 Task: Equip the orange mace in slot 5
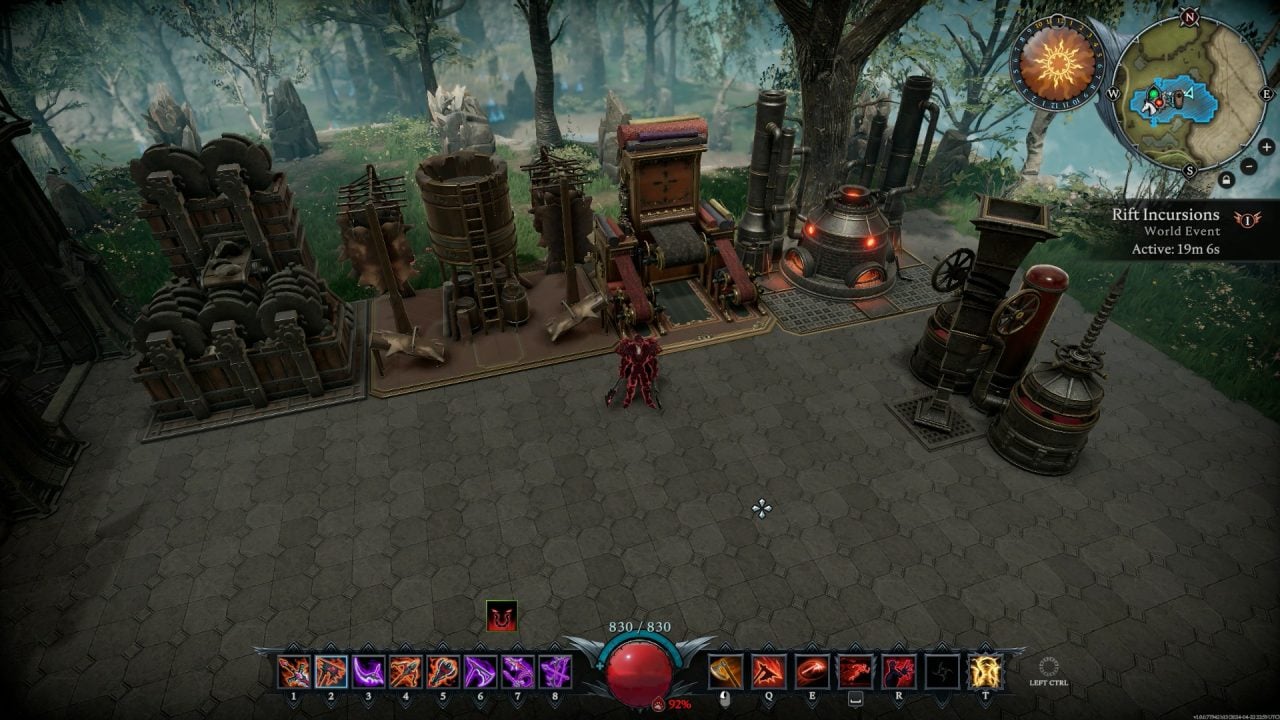pos(443,671)
